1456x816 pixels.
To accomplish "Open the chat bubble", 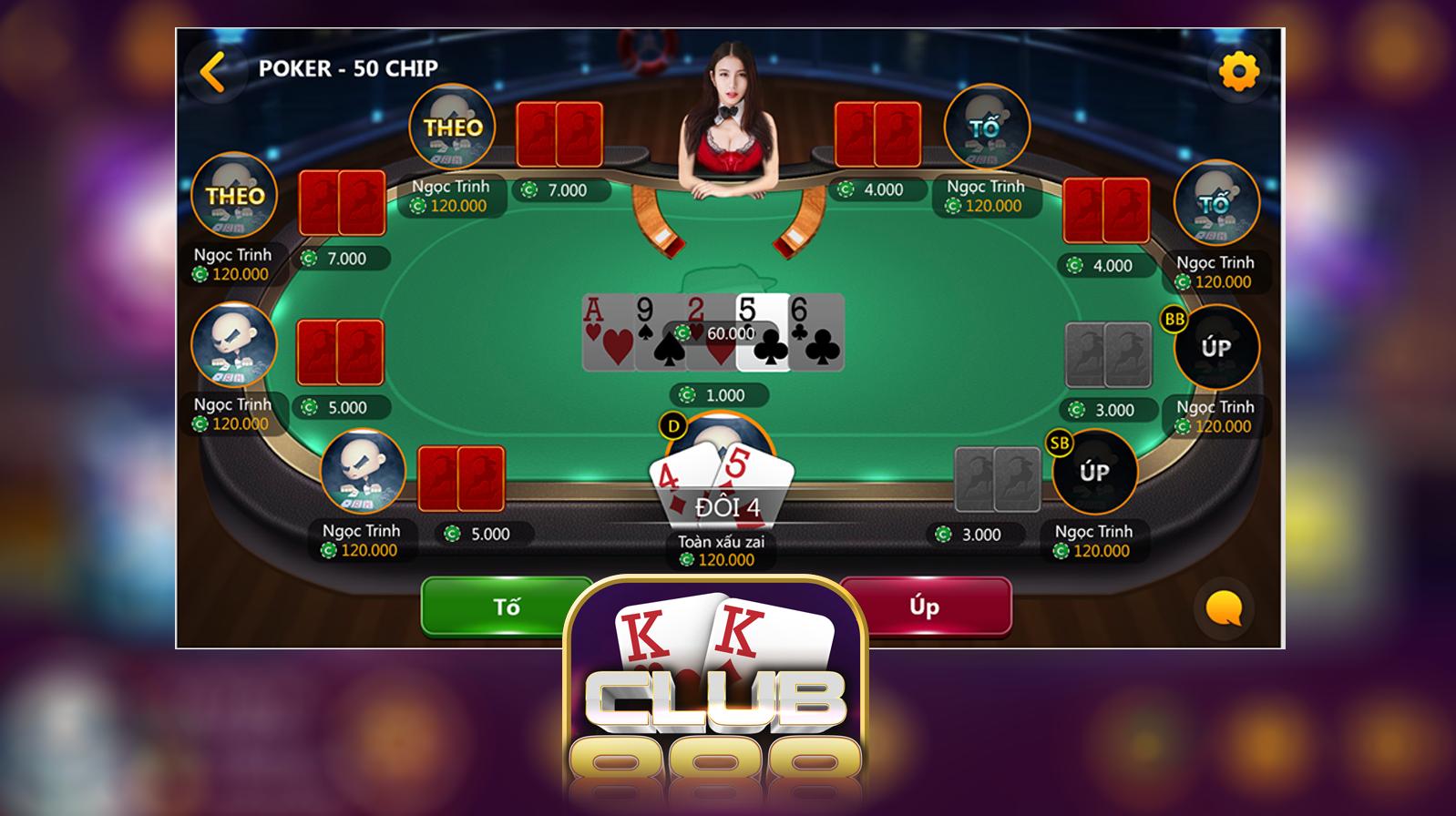I will pyautogui.click(x=1223, y=607).
